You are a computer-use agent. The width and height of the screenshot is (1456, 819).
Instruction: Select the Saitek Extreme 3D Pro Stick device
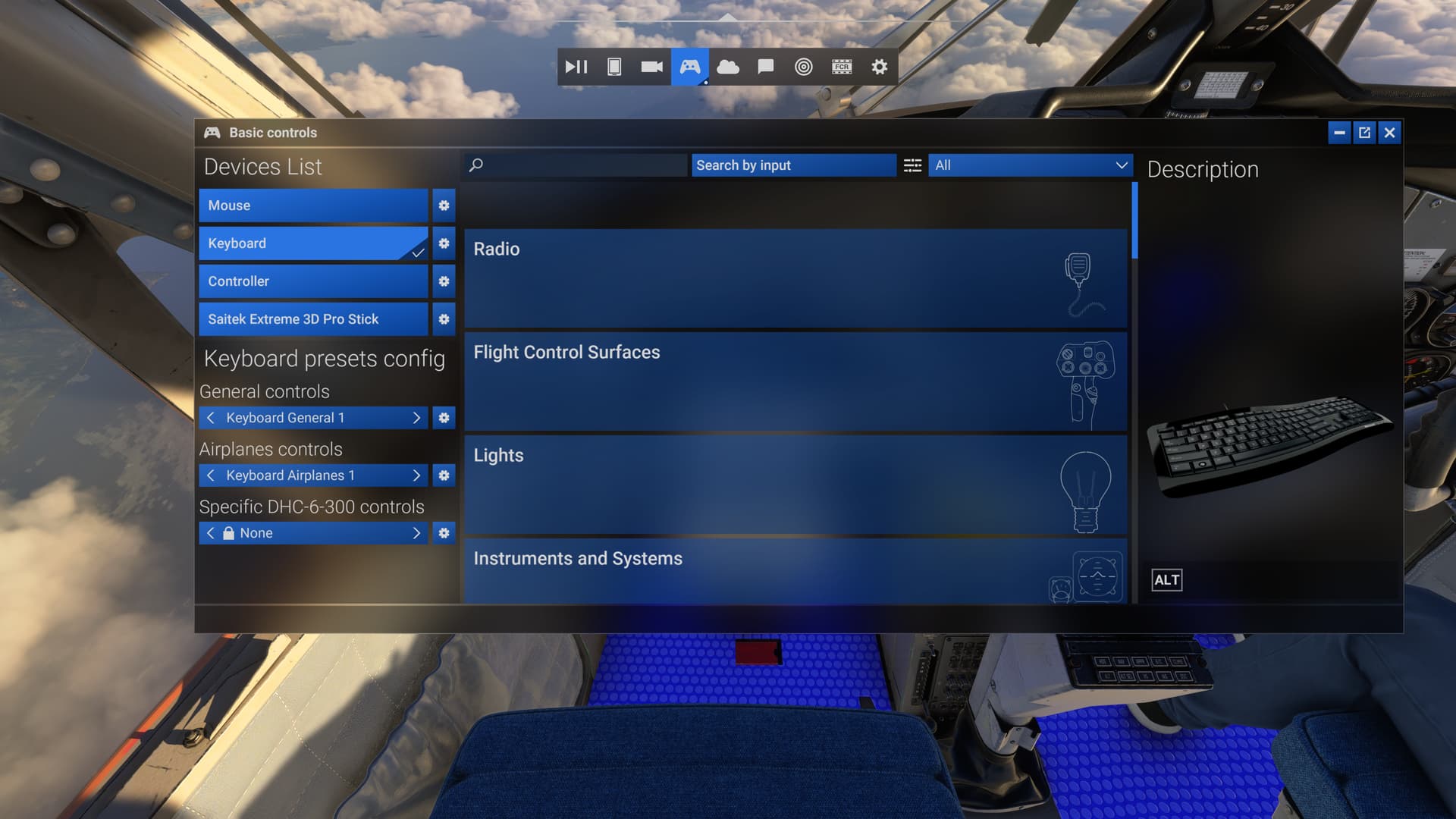point(311,319)
